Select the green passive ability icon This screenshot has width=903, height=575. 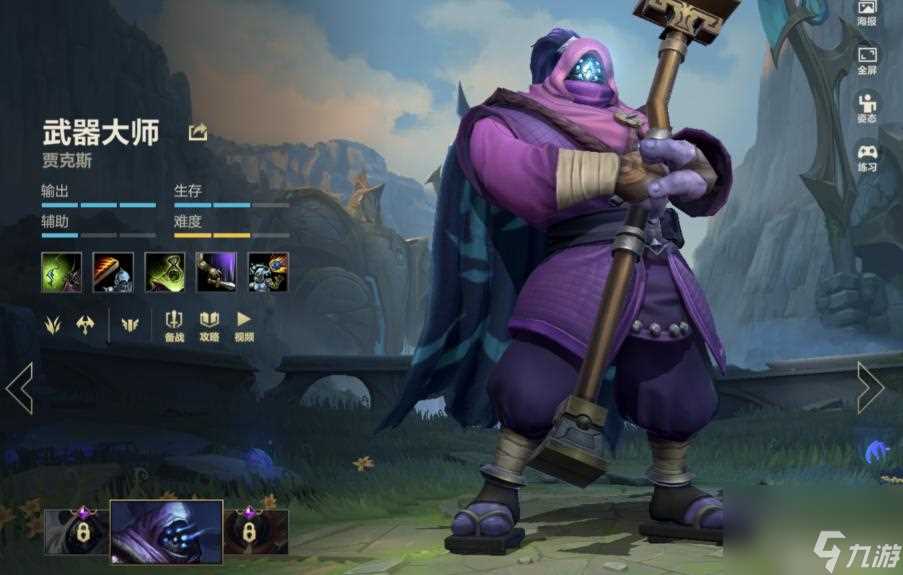coord(61,271)
